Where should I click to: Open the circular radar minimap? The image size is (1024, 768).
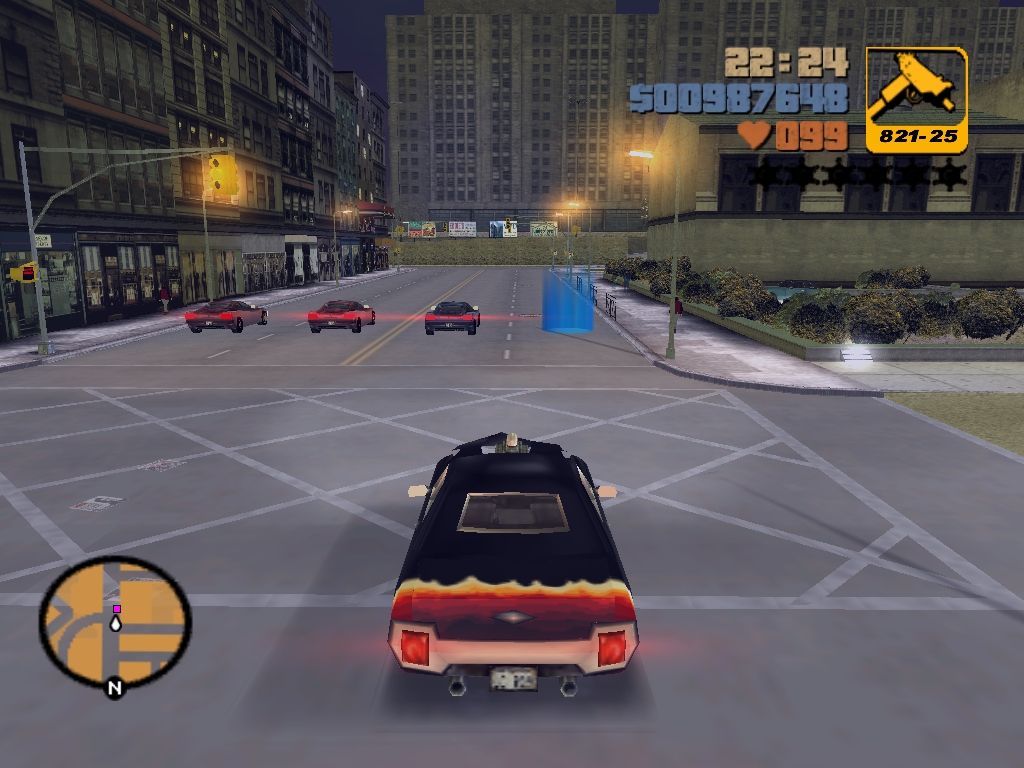point(115,622)
